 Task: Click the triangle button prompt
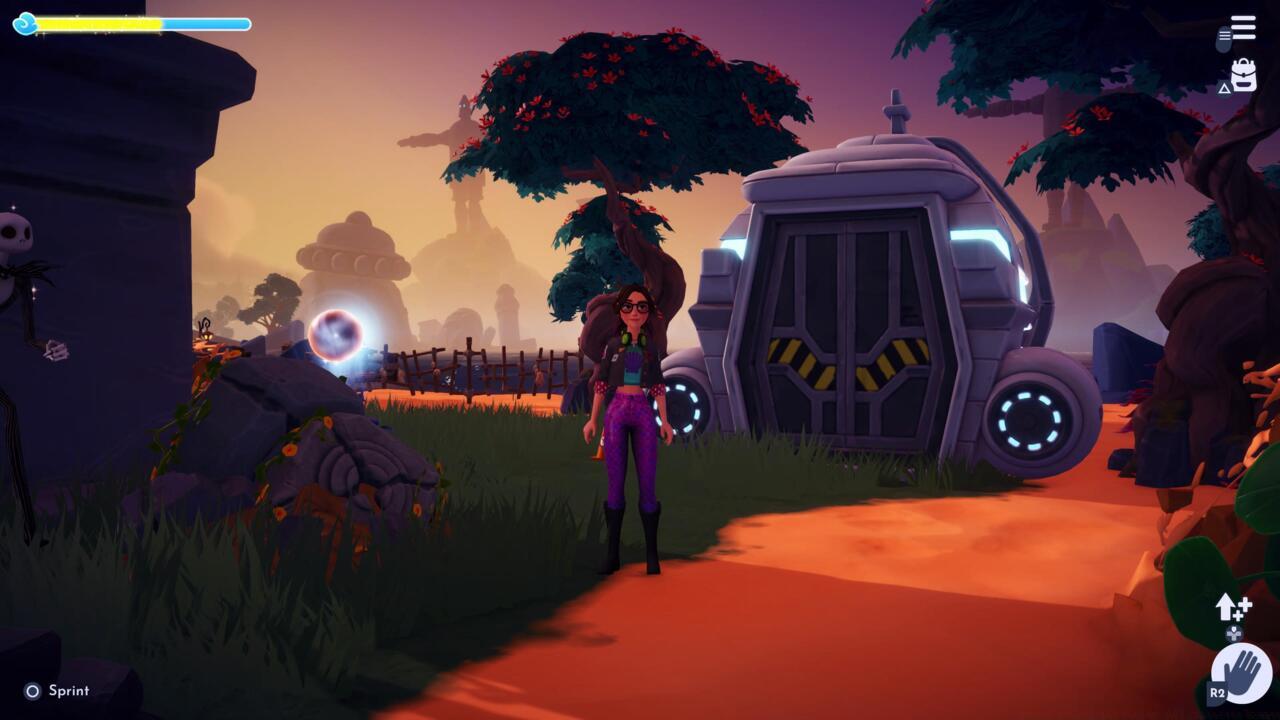[x=1224, y=89]
